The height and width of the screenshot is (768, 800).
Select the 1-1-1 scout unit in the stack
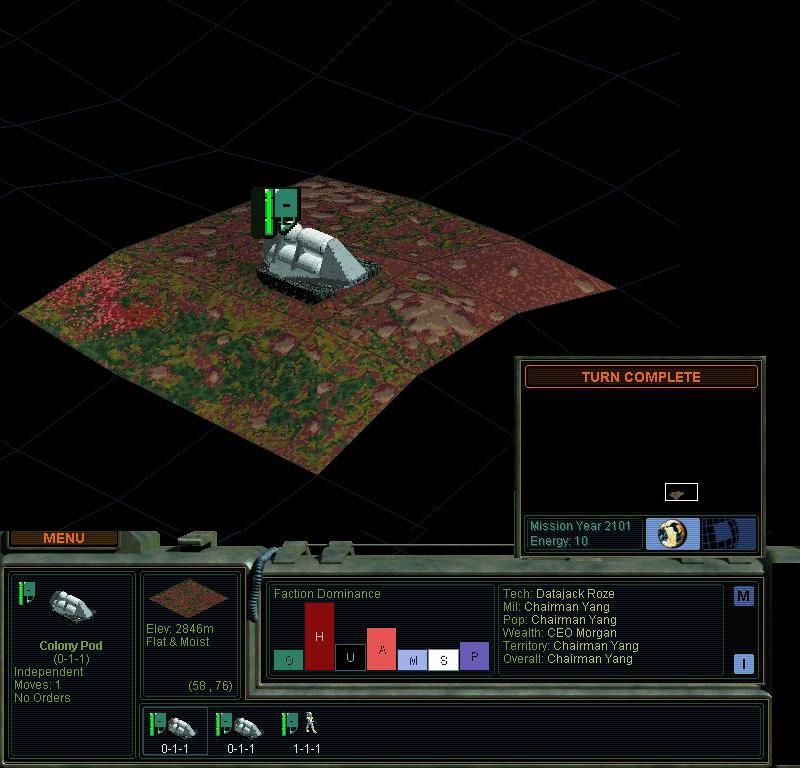click(306, 730)
